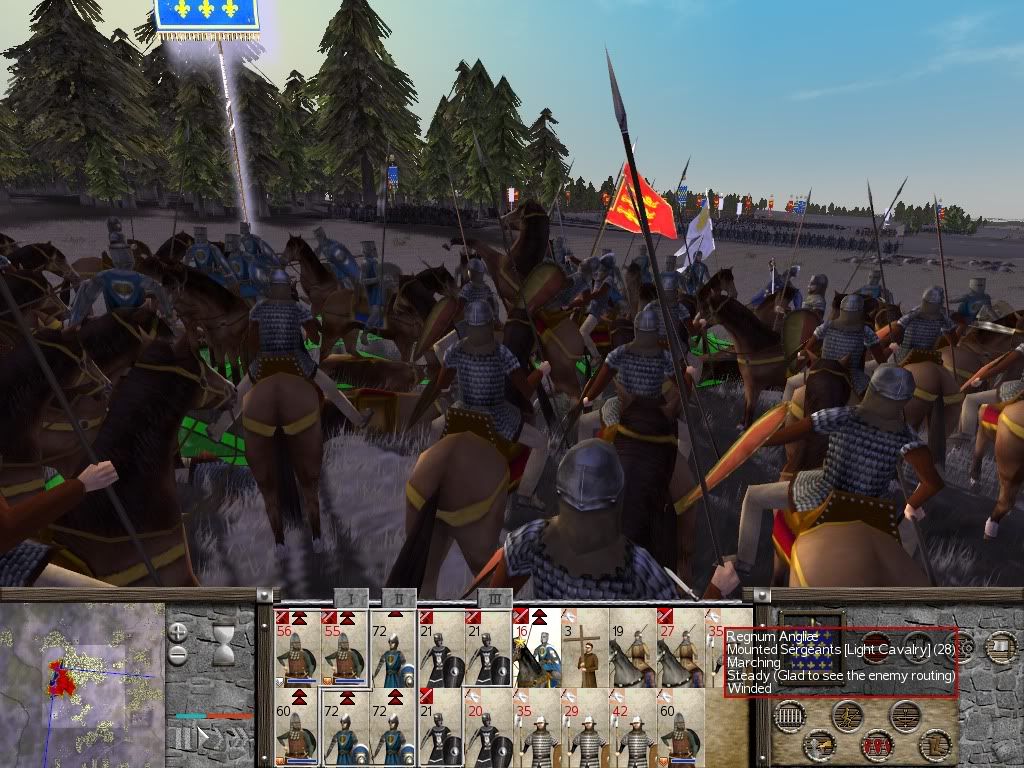This screenshot has width=1024, height=768.
Task: Select the priest unit card holding a cross
Action: [583, 647]
